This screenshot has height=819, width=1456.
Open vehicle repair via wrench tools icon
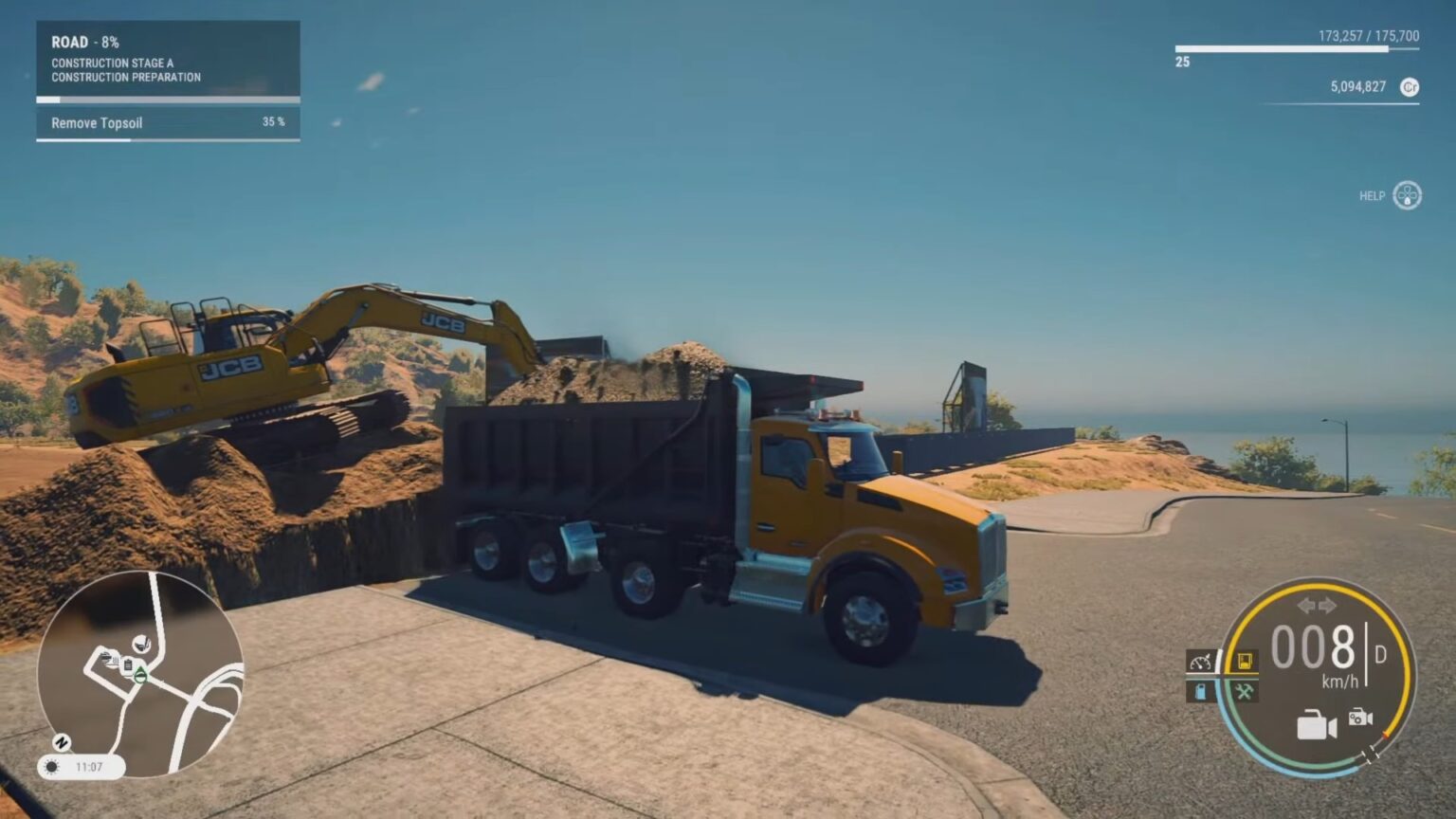pyautogui.click(x=1243, y=691)
